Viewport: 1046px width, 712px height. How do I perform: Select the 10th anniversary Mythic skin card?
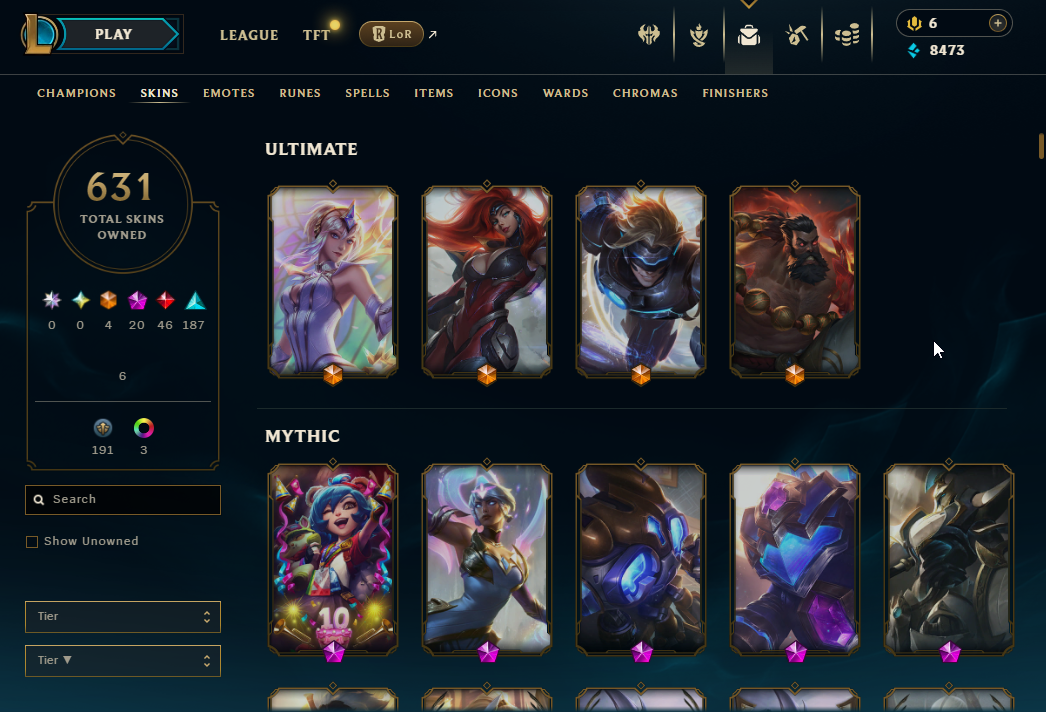pos(333,557)
